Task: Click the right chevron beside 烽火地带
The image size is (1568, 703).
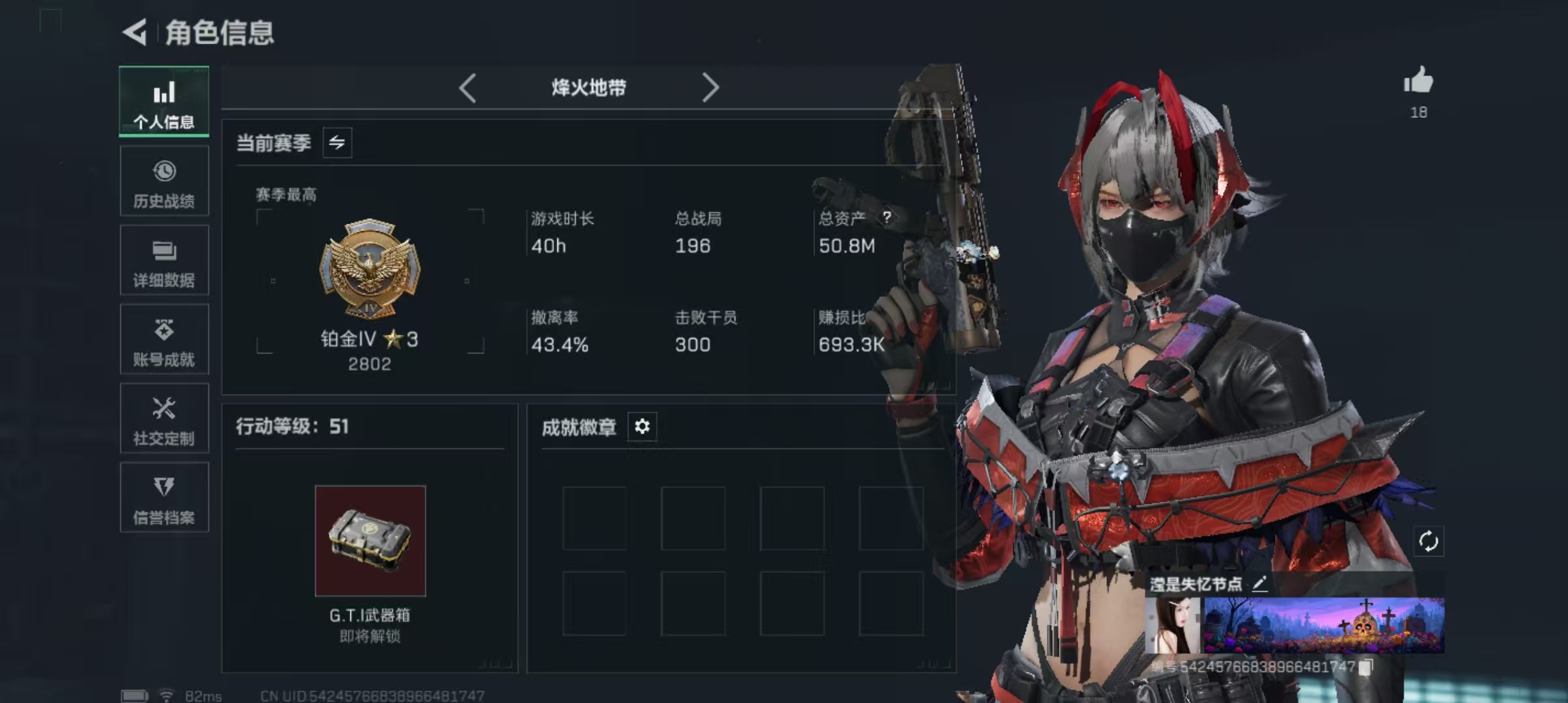Action: (x=710, y=87)
